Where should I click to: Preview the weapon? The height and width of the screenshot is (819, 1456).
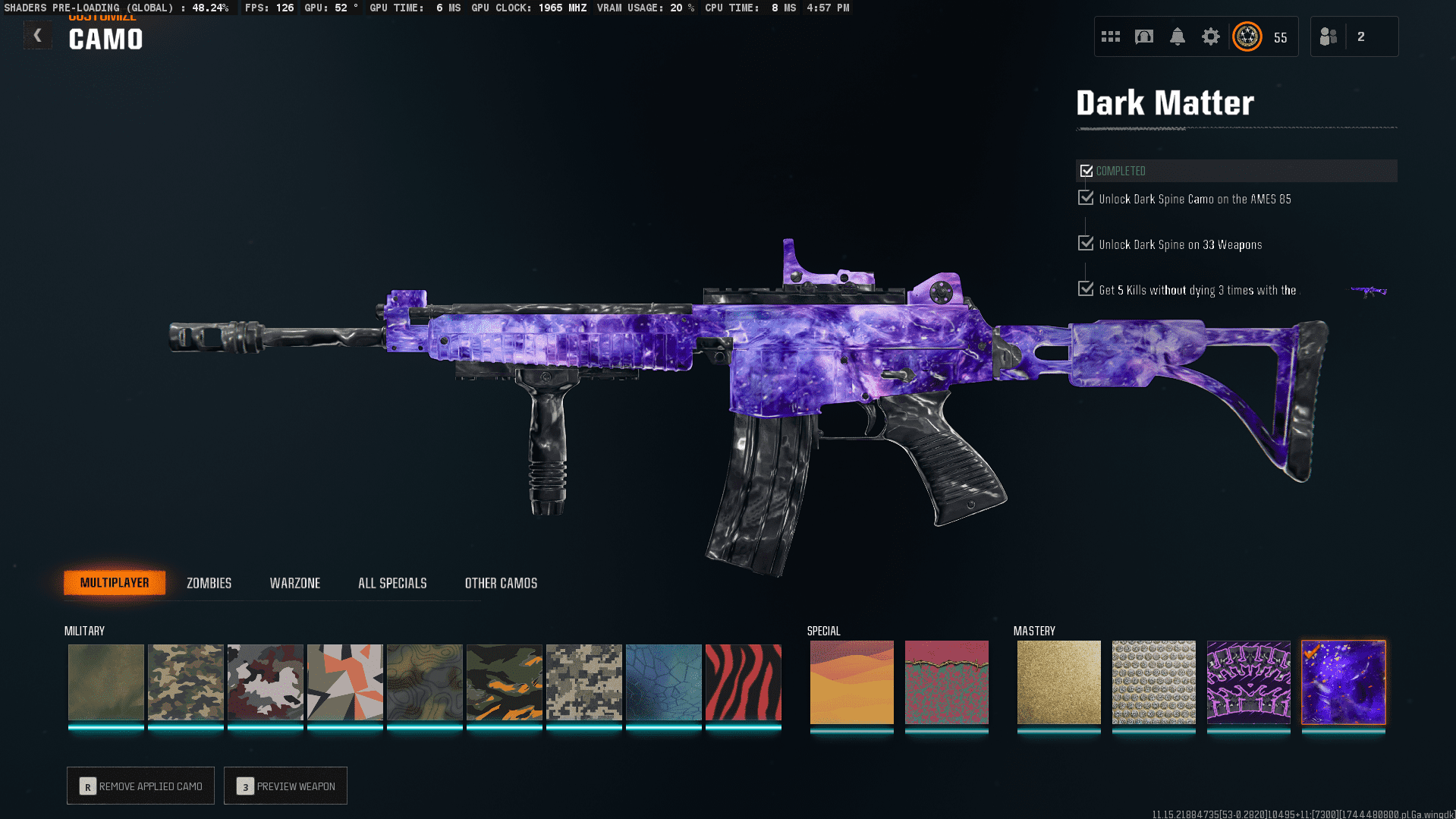(285, 786)
